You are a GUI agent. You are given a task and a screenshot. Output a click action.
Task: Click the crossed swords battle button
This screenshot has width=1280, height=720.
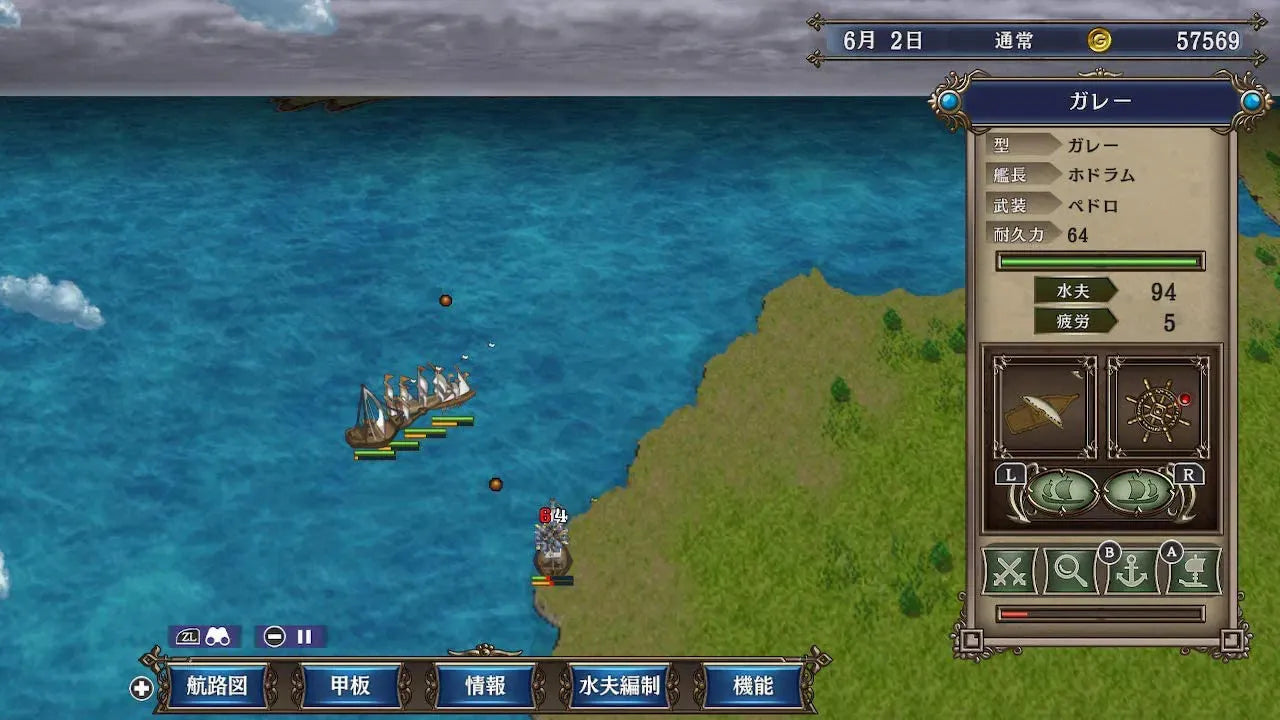click(1011, 573)
